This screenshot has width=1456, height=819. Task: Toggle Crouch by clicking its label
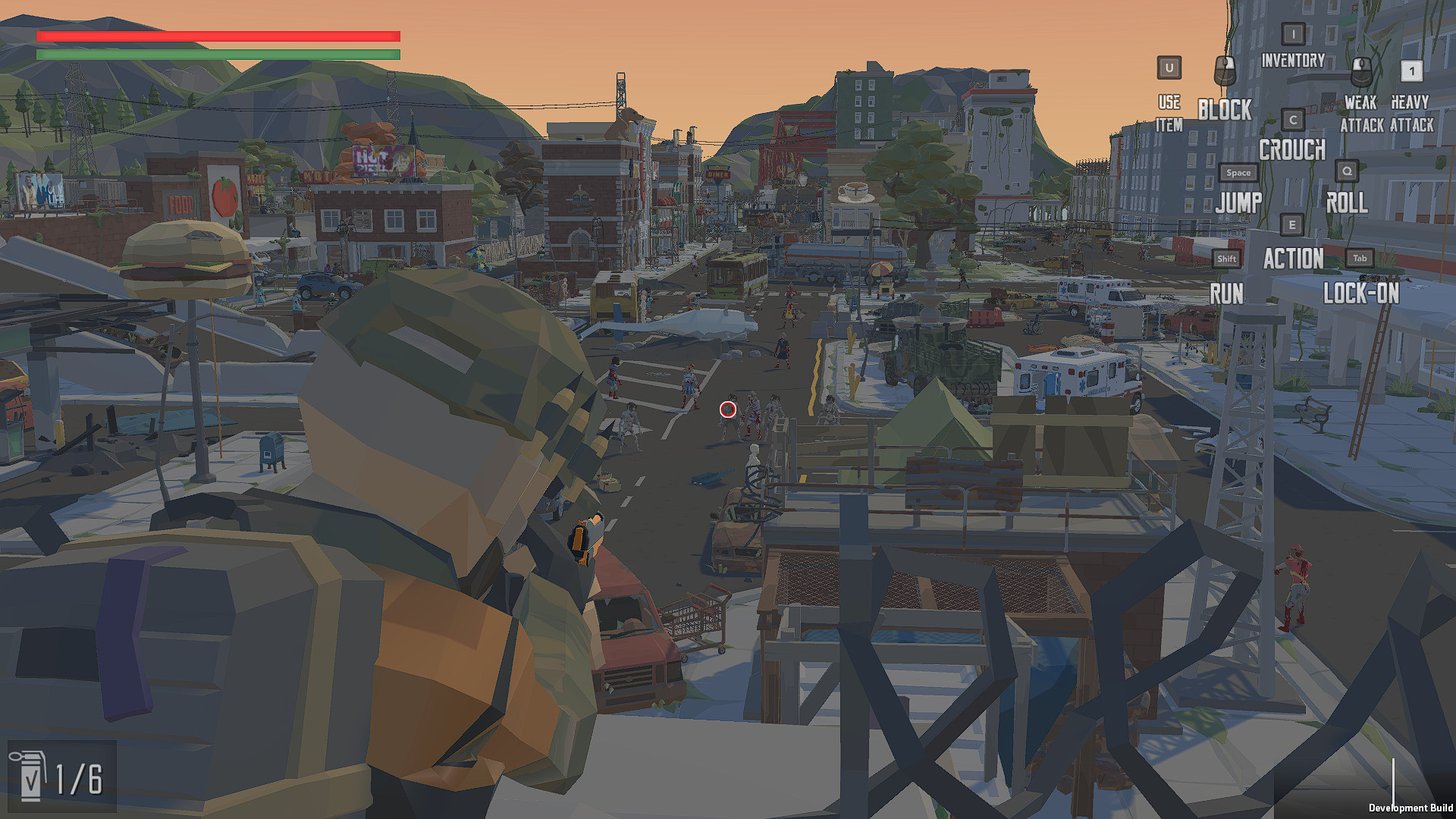pos(1292,150)
